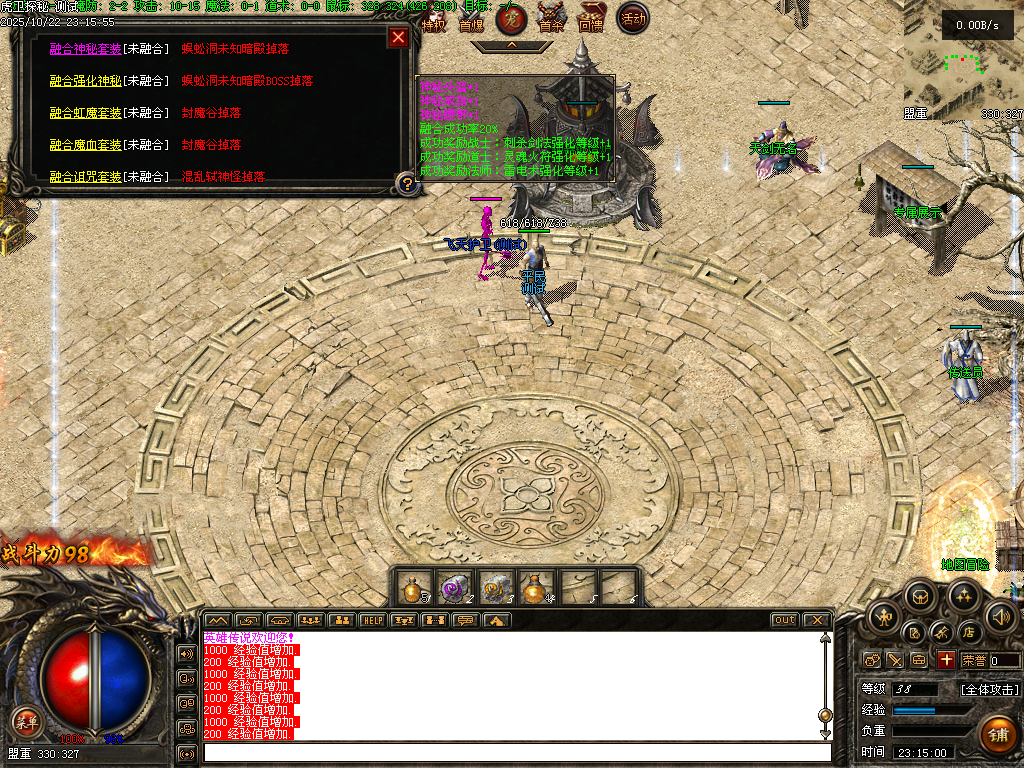Open the 特权 privilege icon

point(433,19)
